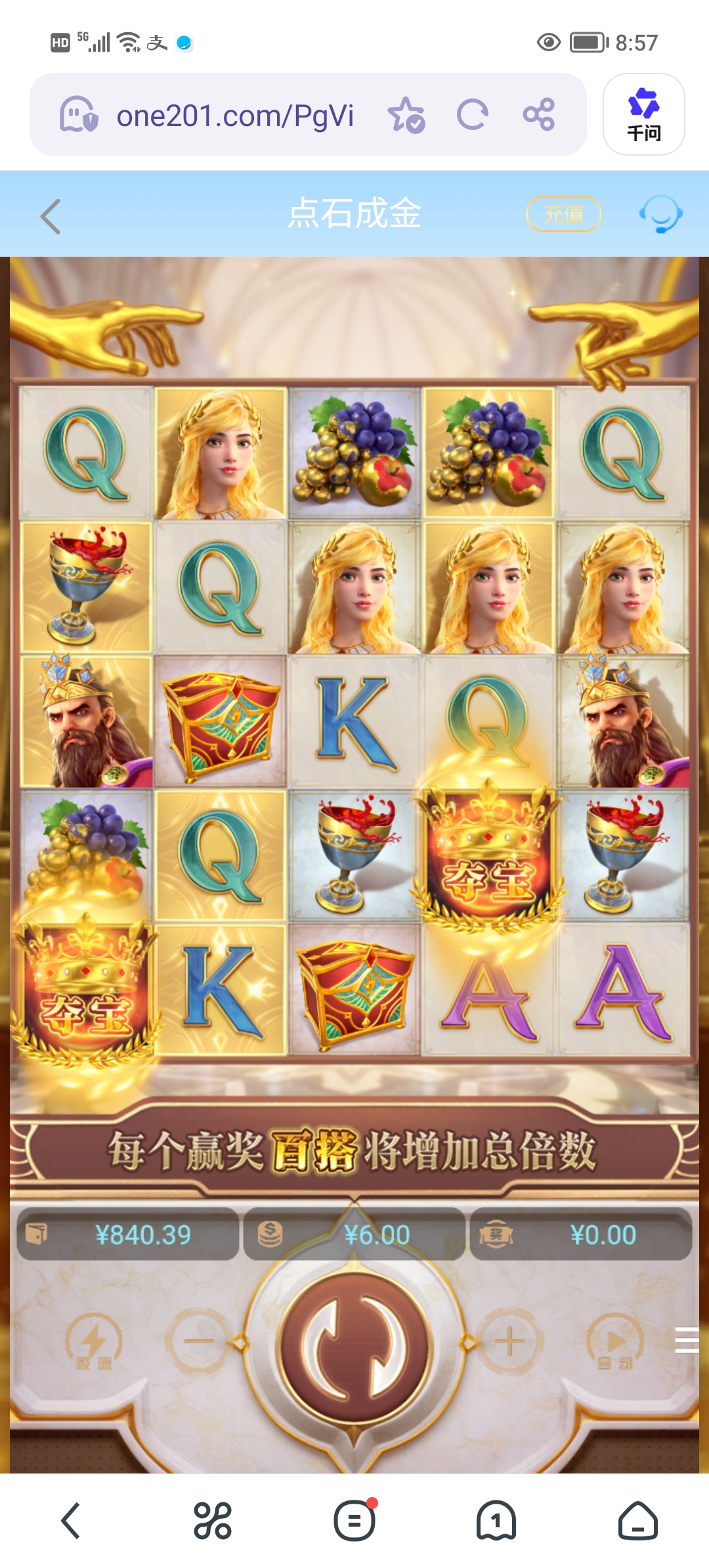The width and height of the screenshot is (709, 1568).
Task: Go back using the header arrow beside 点石成金
Action: pyautogui.click(x=51, y=216)
